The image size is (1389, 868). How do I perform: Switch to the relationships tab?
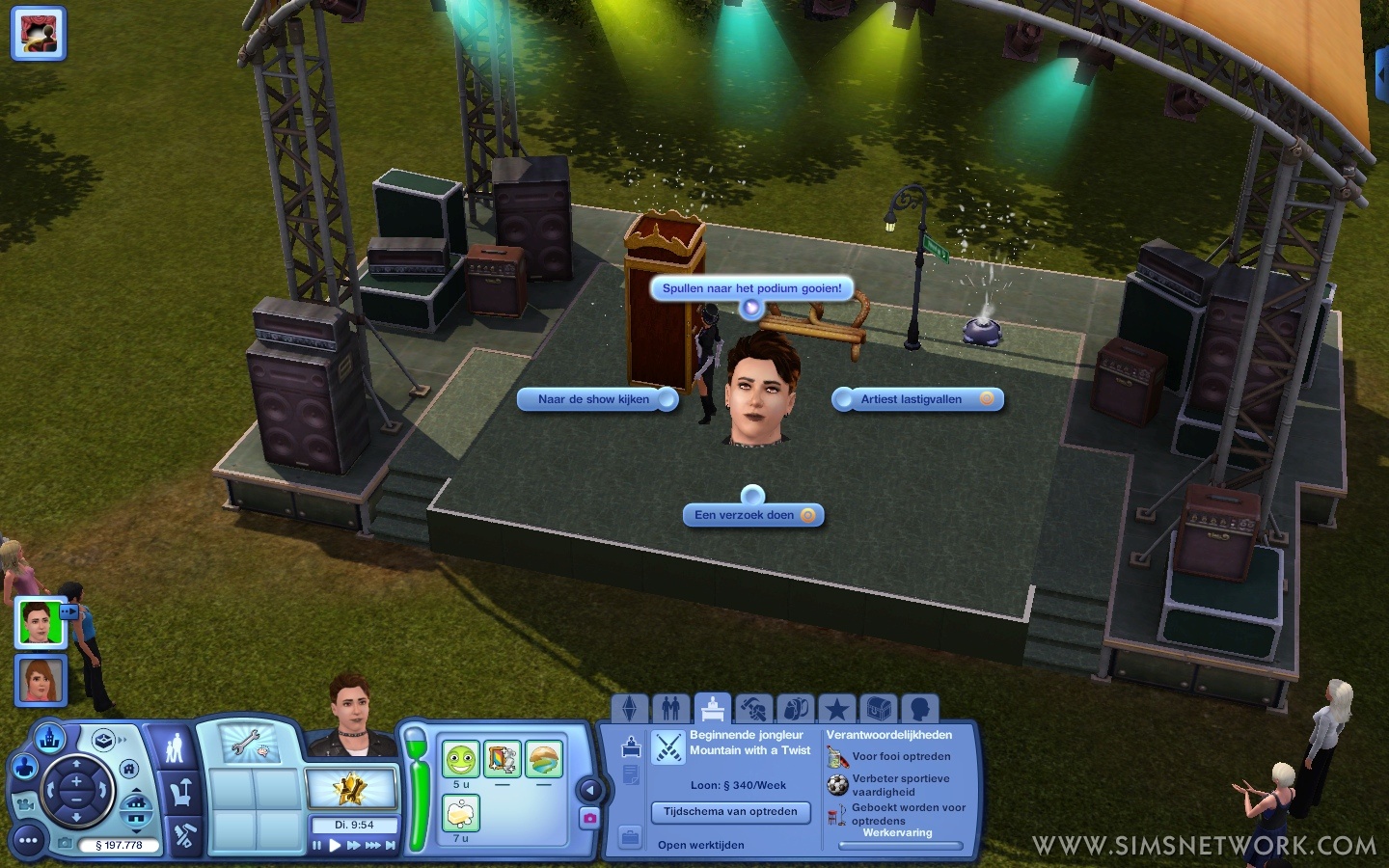(x=671, y=710)
